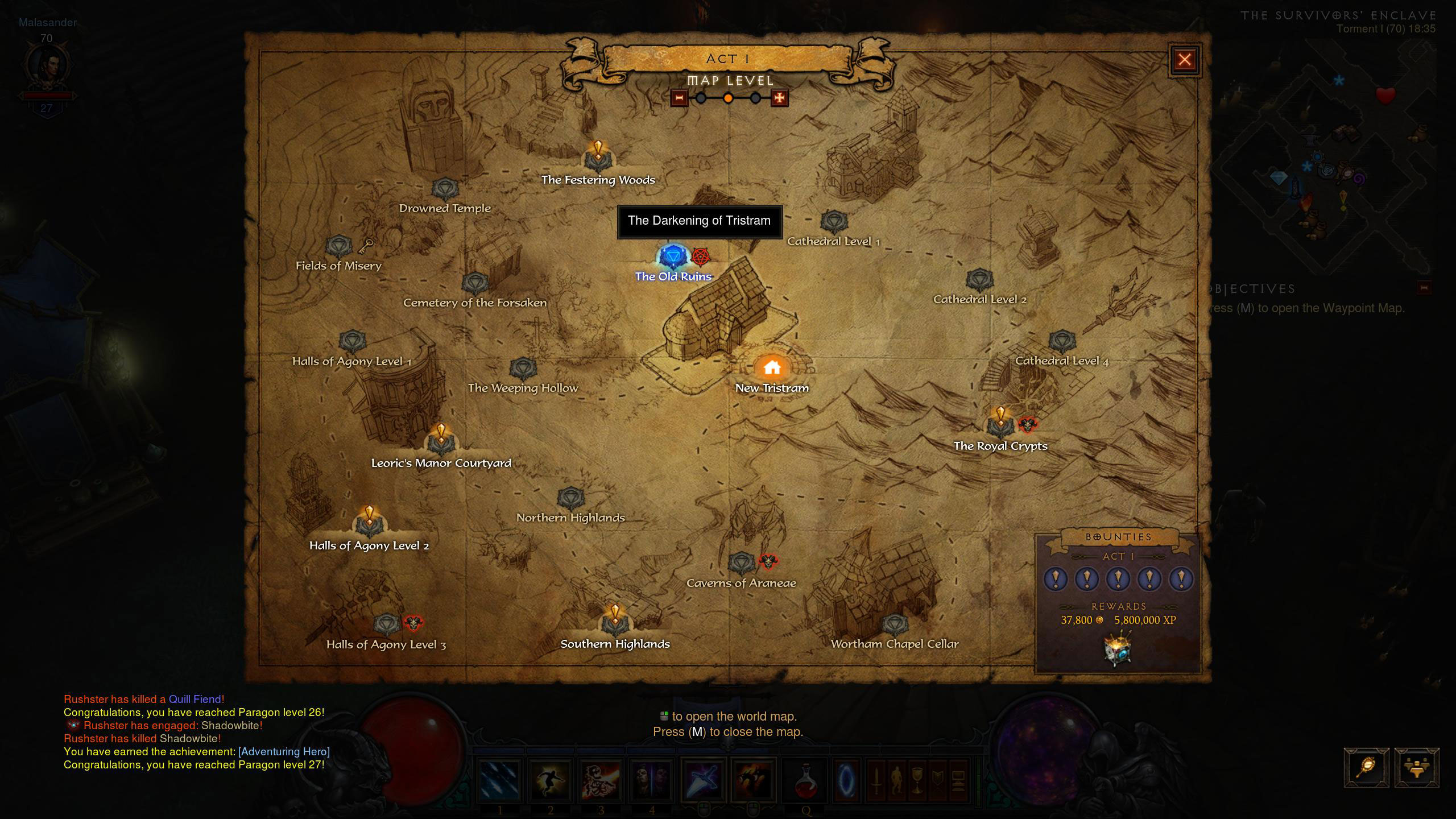
Task: Zoom in with the plus map level button
Action: [779, 98]
